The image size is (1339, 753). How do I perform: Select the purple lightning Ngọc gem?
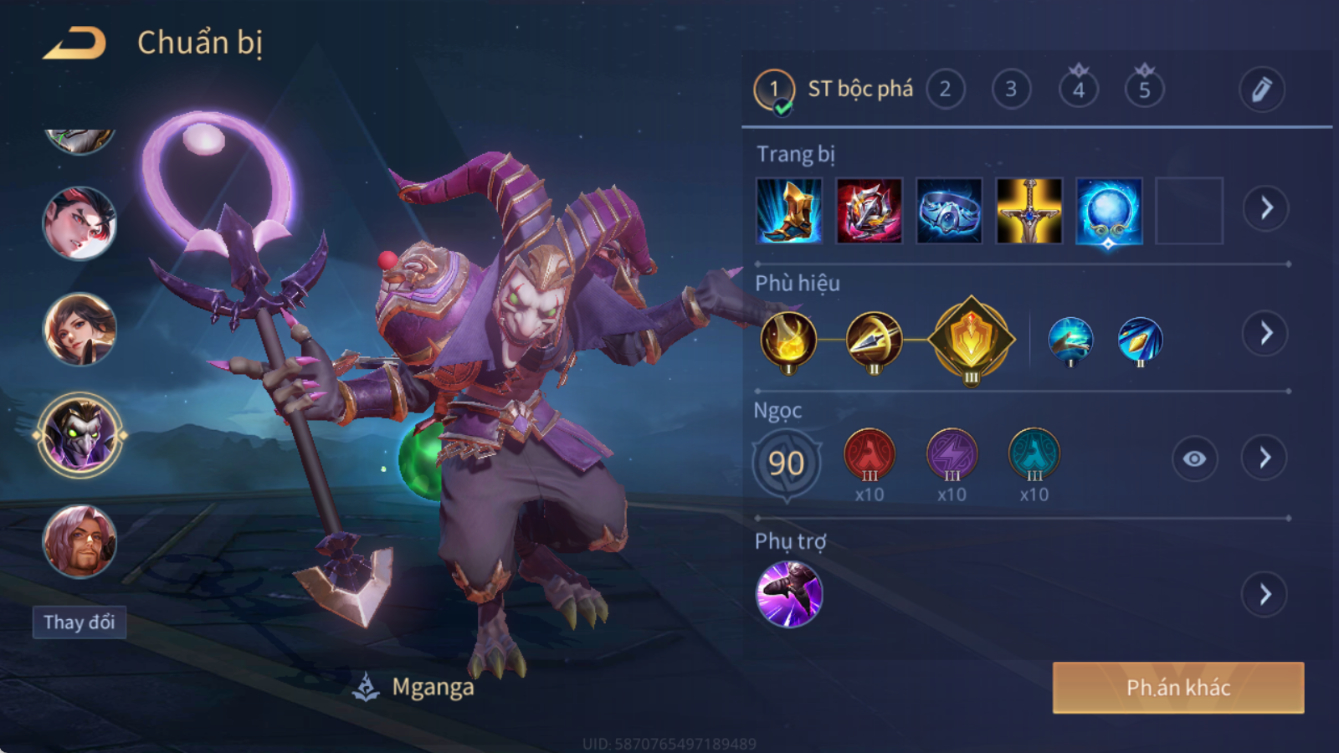point(951,455)
